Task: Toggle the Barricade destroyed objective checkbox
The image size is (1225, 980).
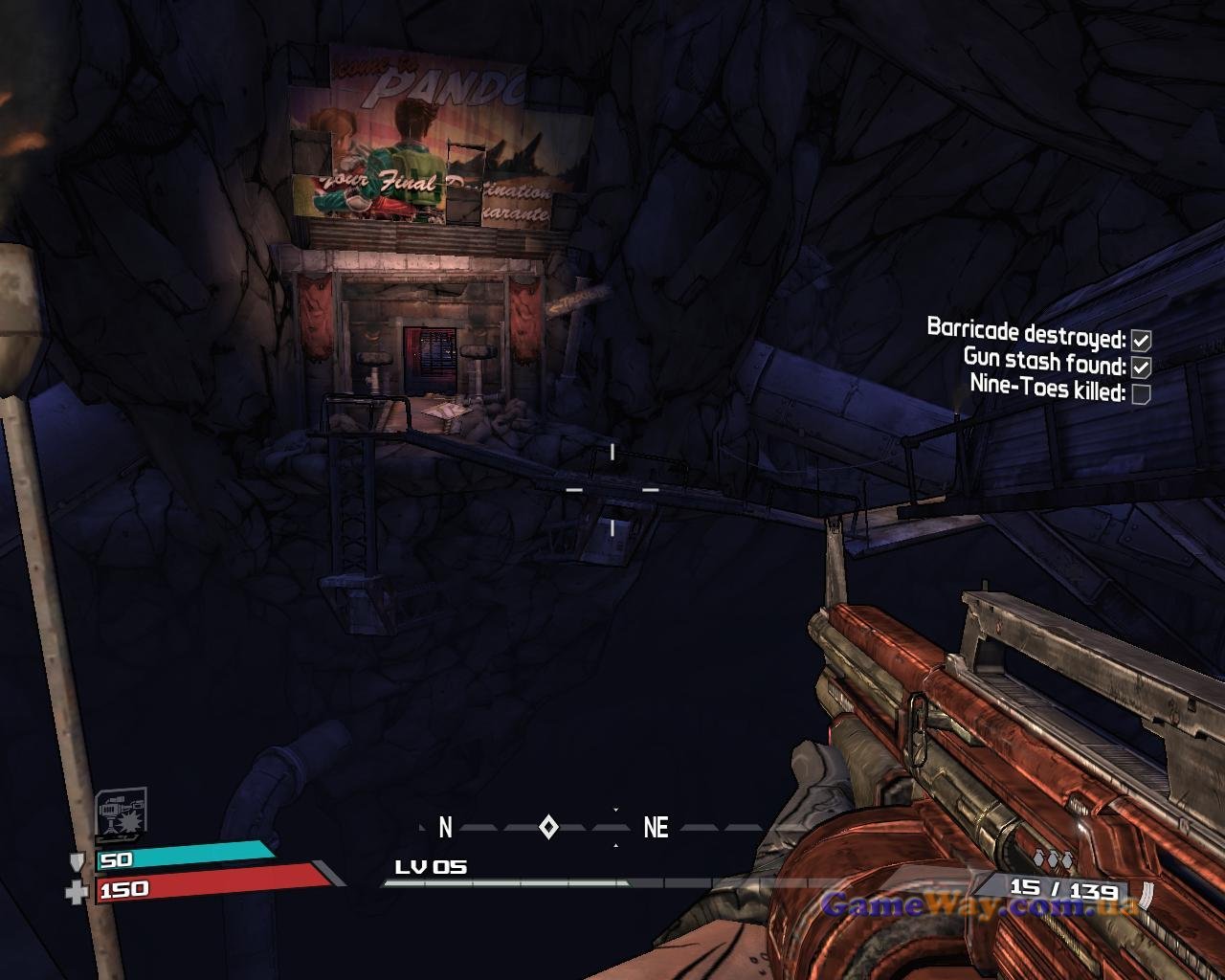Action: (x=1141, y=340)
